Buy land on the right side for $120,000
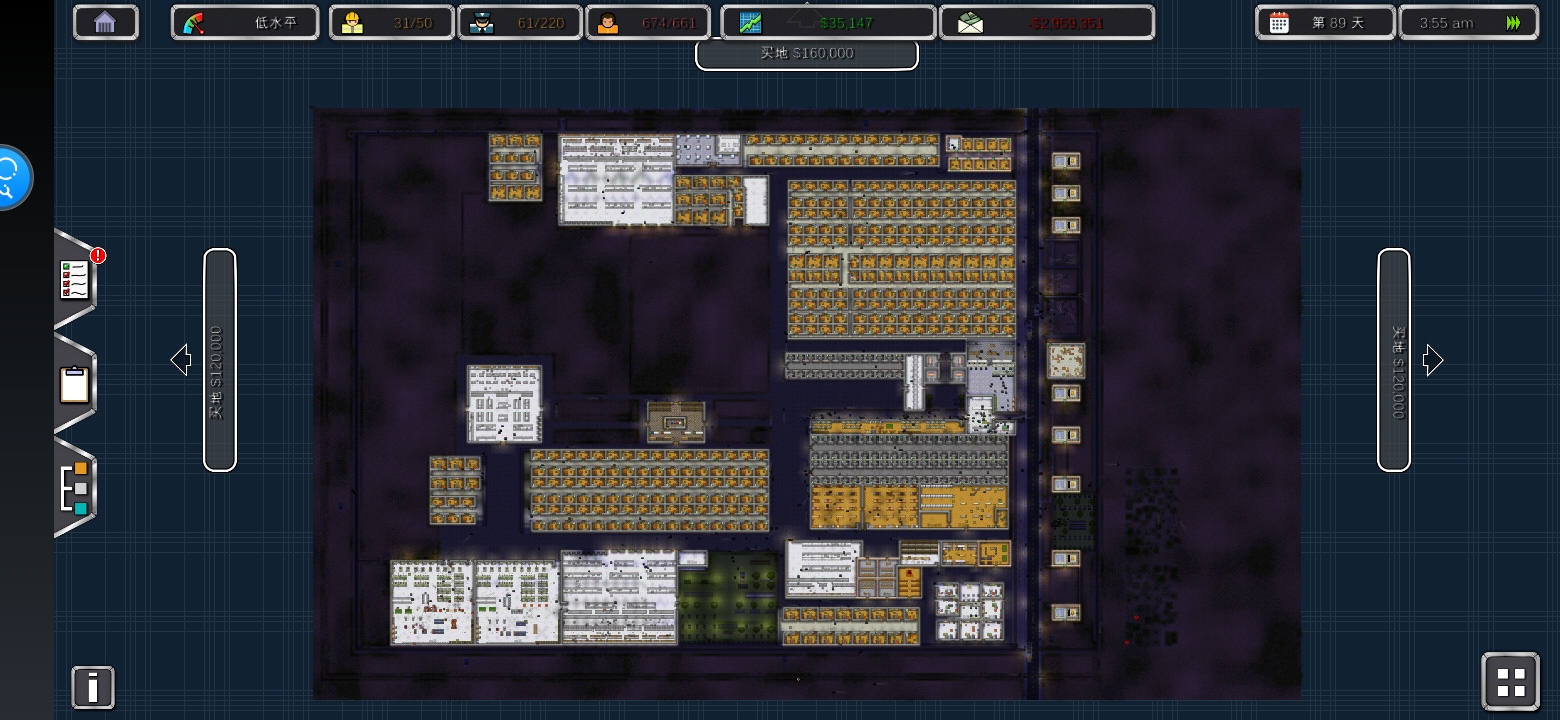The image size is (1560, 720). [x=1394, y=360]
